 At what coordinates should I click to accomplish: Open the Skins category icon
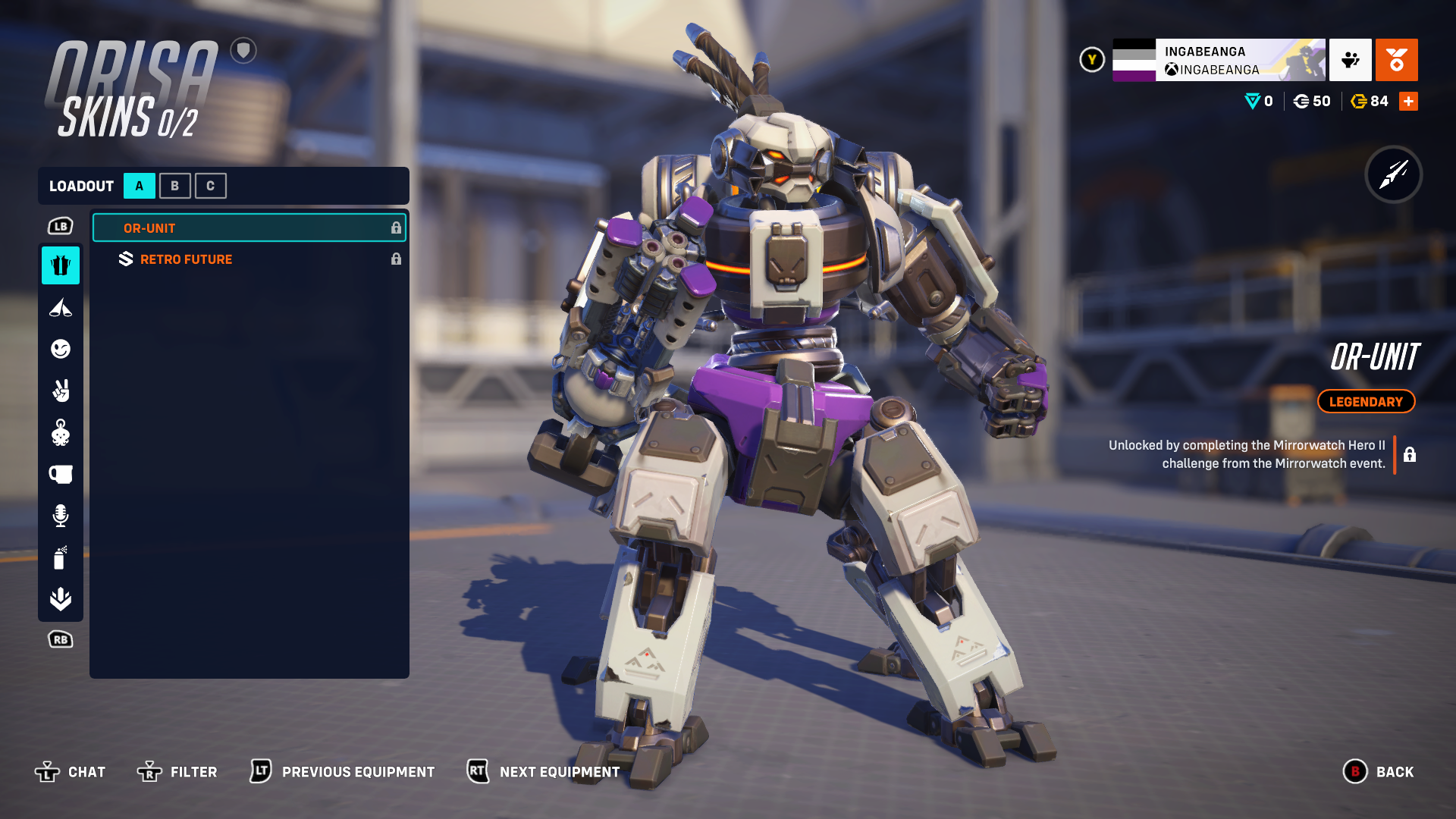point(61,265)
